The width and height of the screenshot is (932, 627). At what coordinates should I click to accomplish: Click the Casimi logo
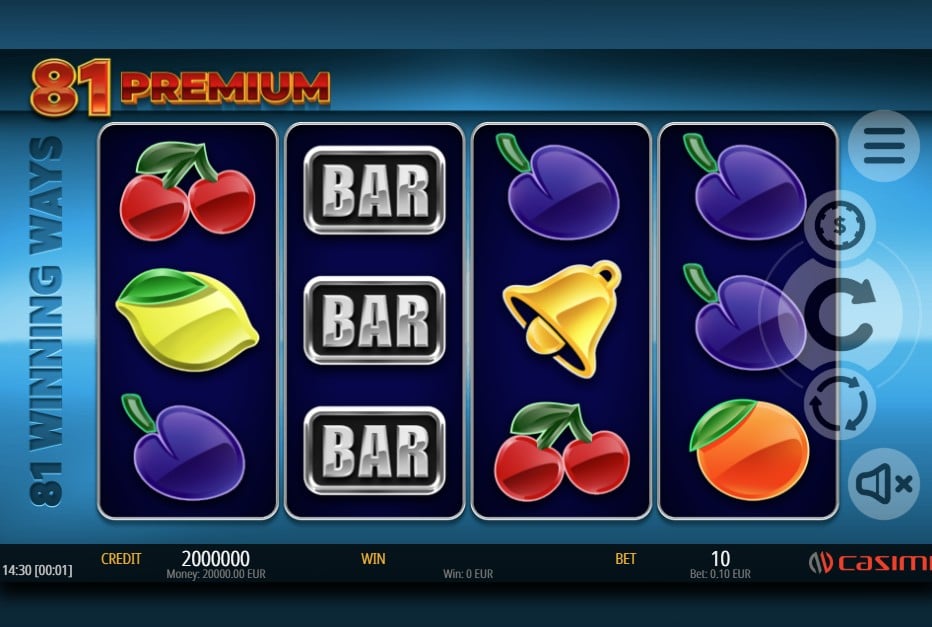[x=870, y=562]
